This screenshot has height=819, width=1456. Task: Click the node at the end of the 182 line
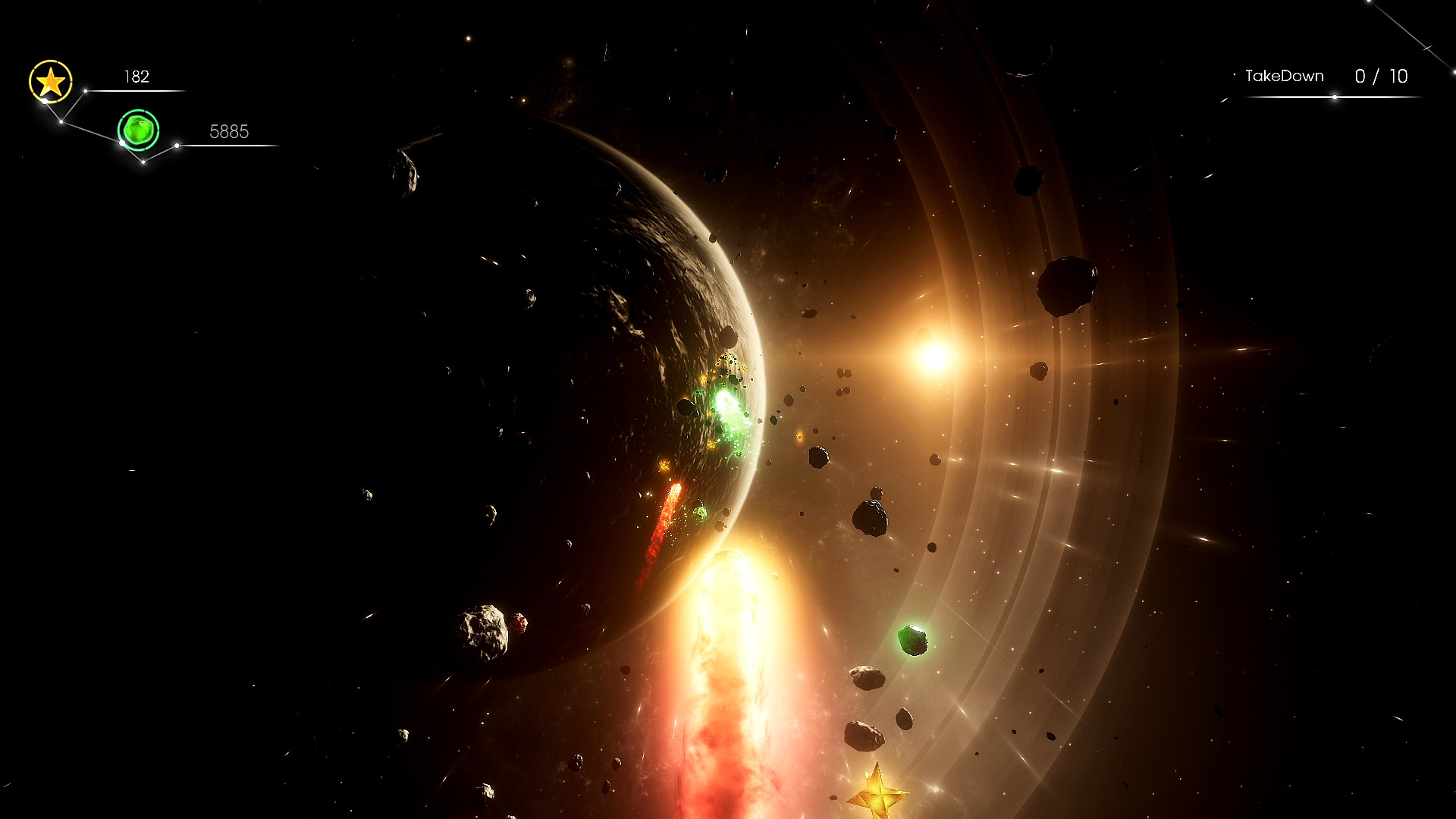tap(85, 91)
